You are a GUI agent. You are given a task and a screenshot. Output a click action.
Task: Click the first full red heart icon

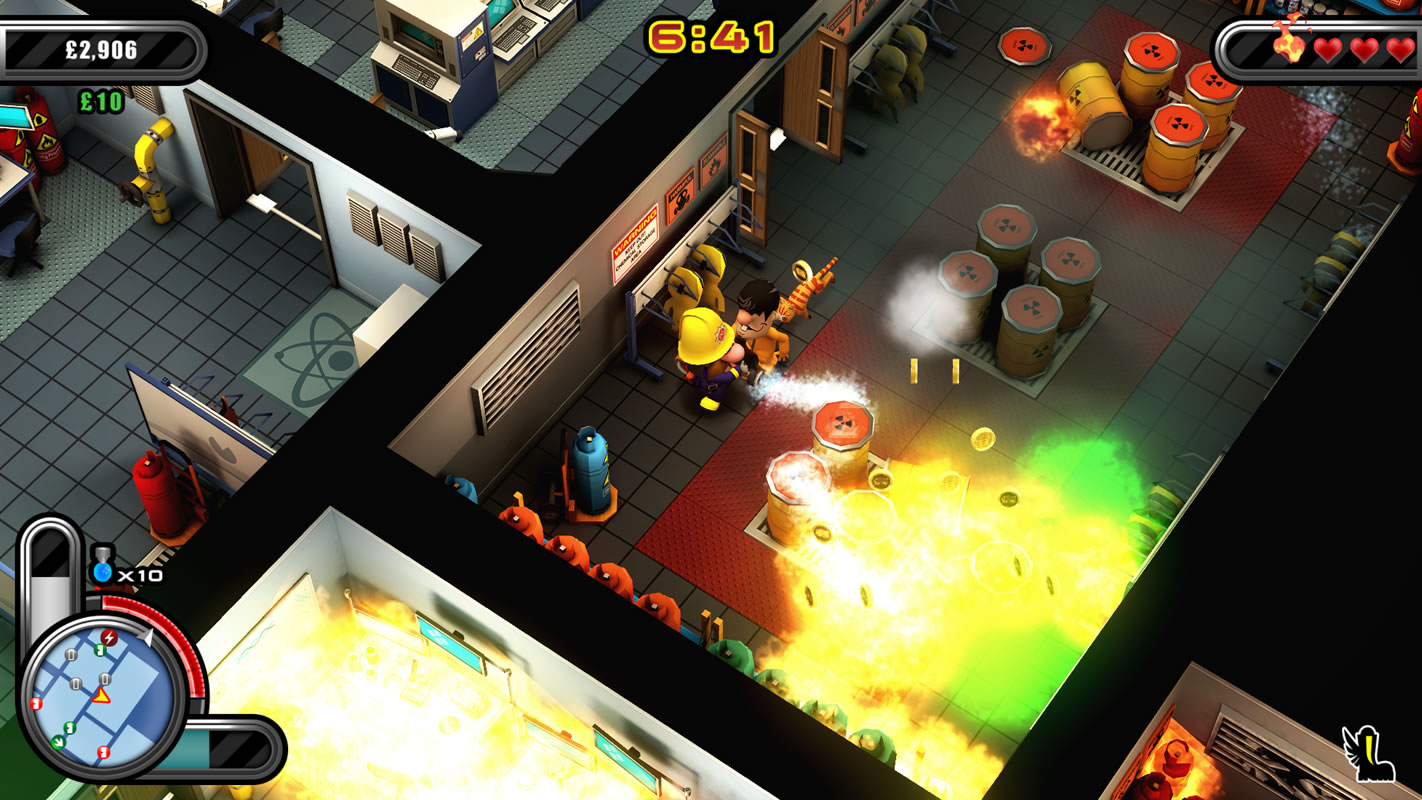pos(1328,48)
